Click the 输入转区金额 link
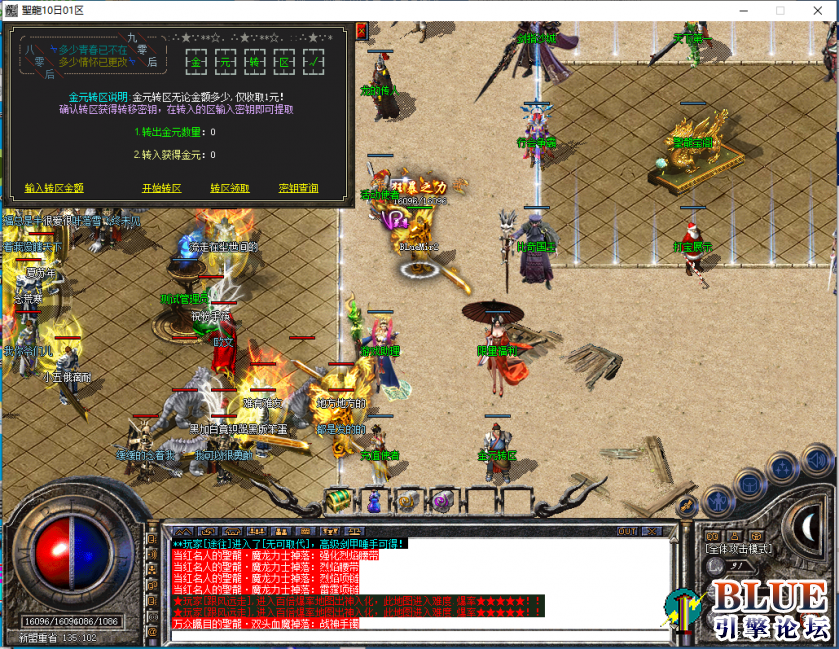This screenshot has height=649, width=839. pyautogui.click(x=54, y=188)
